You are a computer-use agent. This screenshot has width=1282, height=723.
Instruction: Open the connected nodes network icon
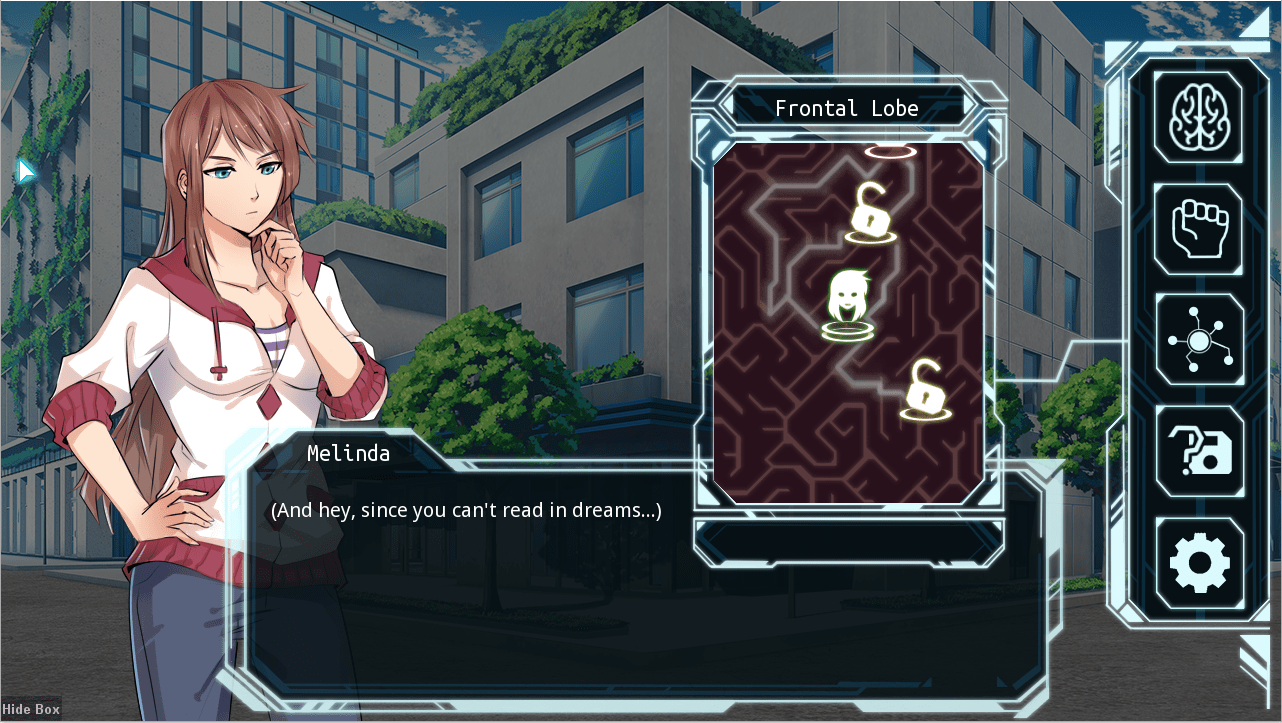(1199, 340)
